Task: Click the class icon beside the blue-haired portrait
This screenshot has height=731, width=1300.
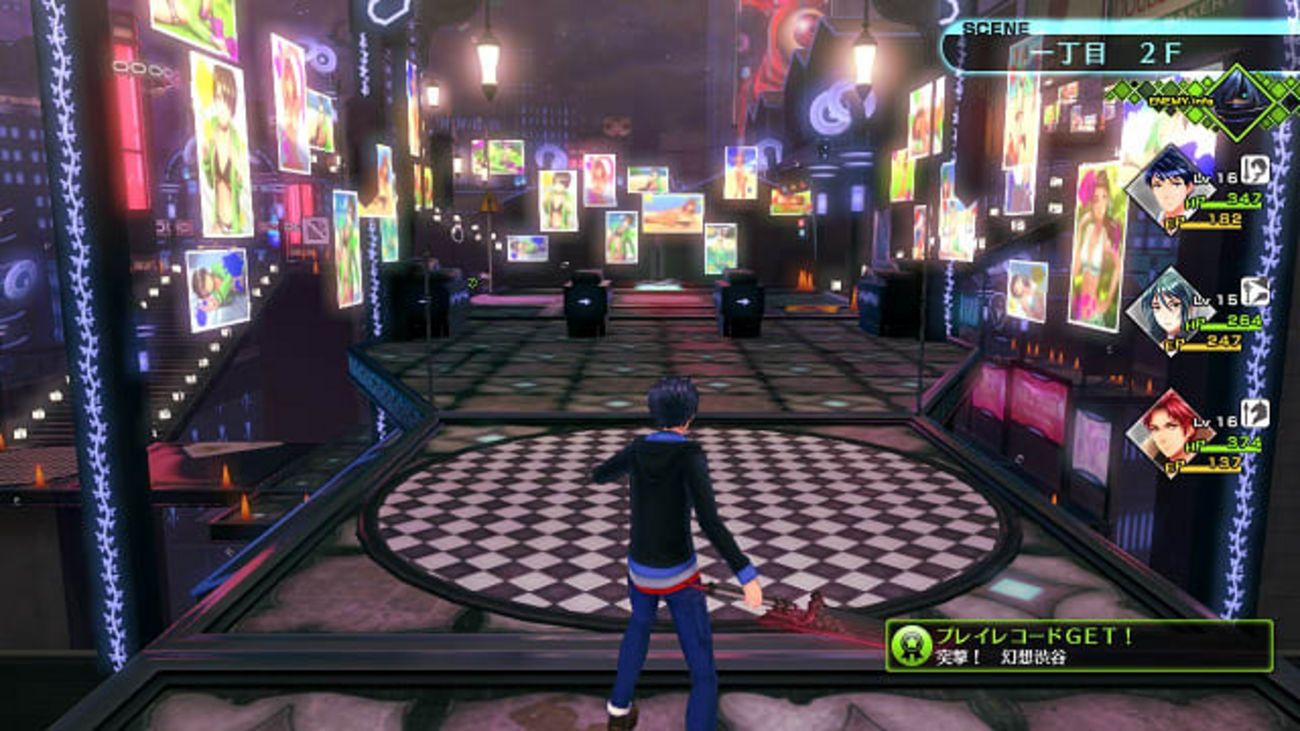Action: [x=1254, y=169]
